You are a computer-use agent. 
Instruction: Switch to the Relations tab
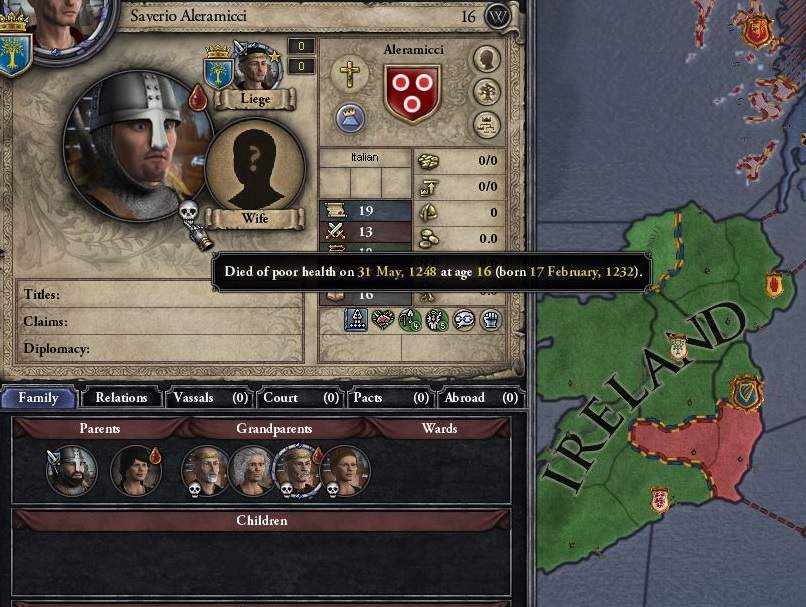[121, 397]
